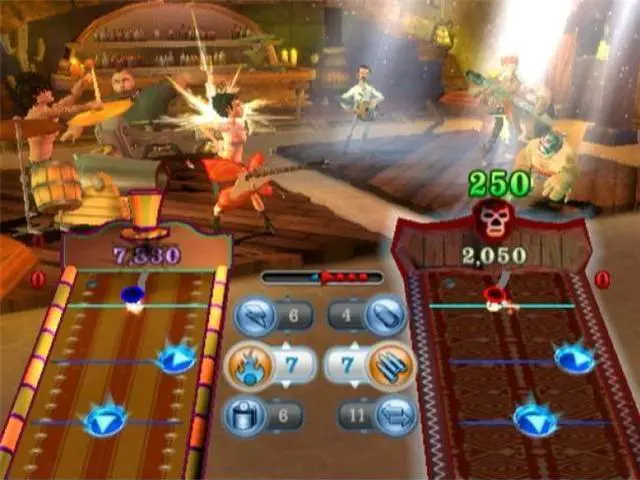Trigger the battery canister power-up icon
Image resolution: width=640 pixels, height=480 pixels.
point(244,412)
